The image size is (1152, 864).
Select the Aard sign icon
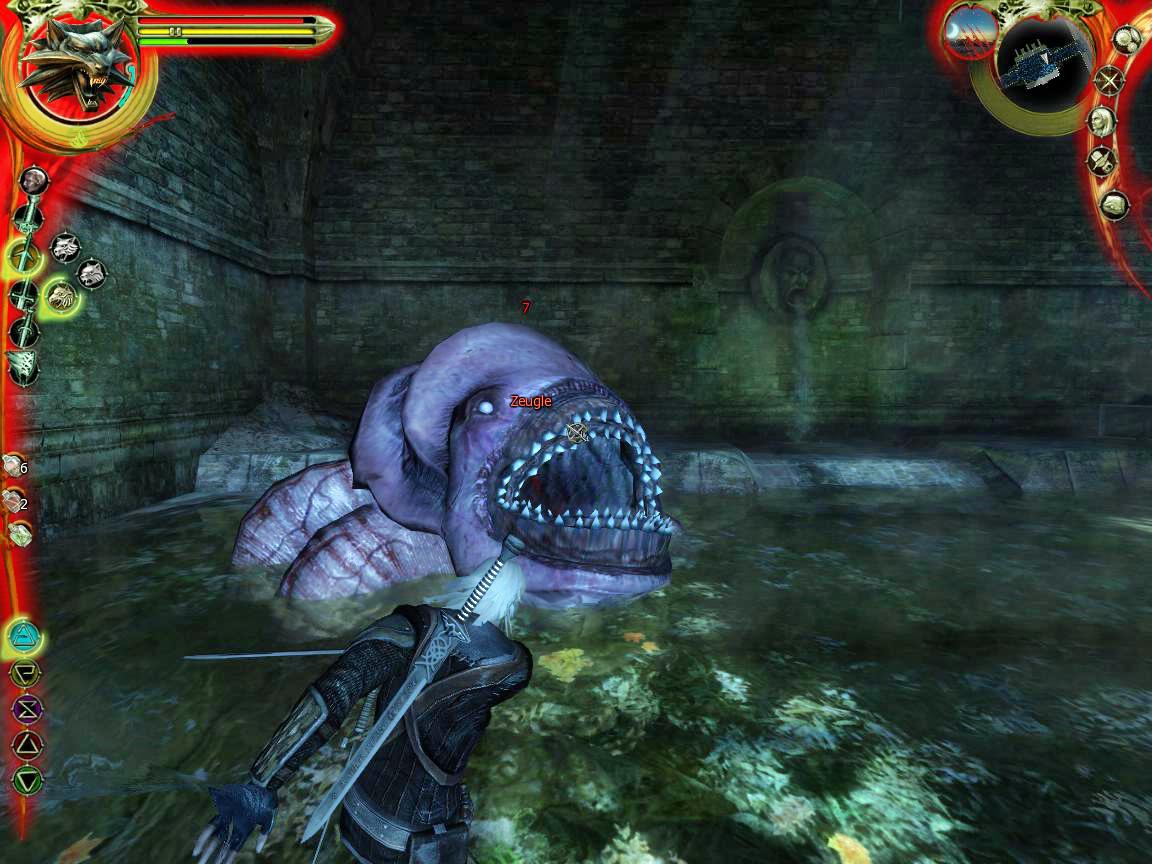tap(23, 634)
